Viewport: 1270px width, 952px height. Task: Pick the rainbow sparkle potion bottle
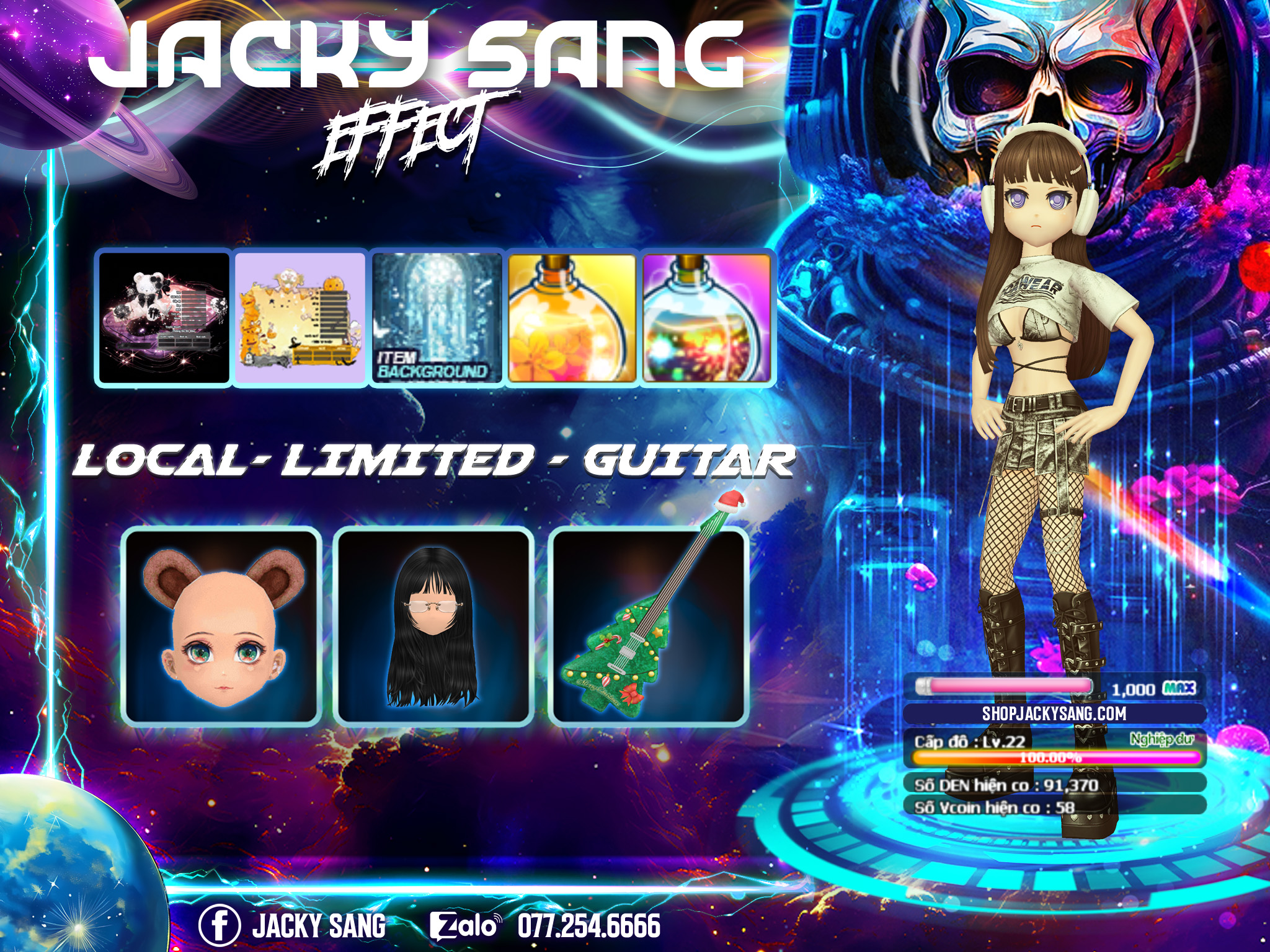point(706,318)
